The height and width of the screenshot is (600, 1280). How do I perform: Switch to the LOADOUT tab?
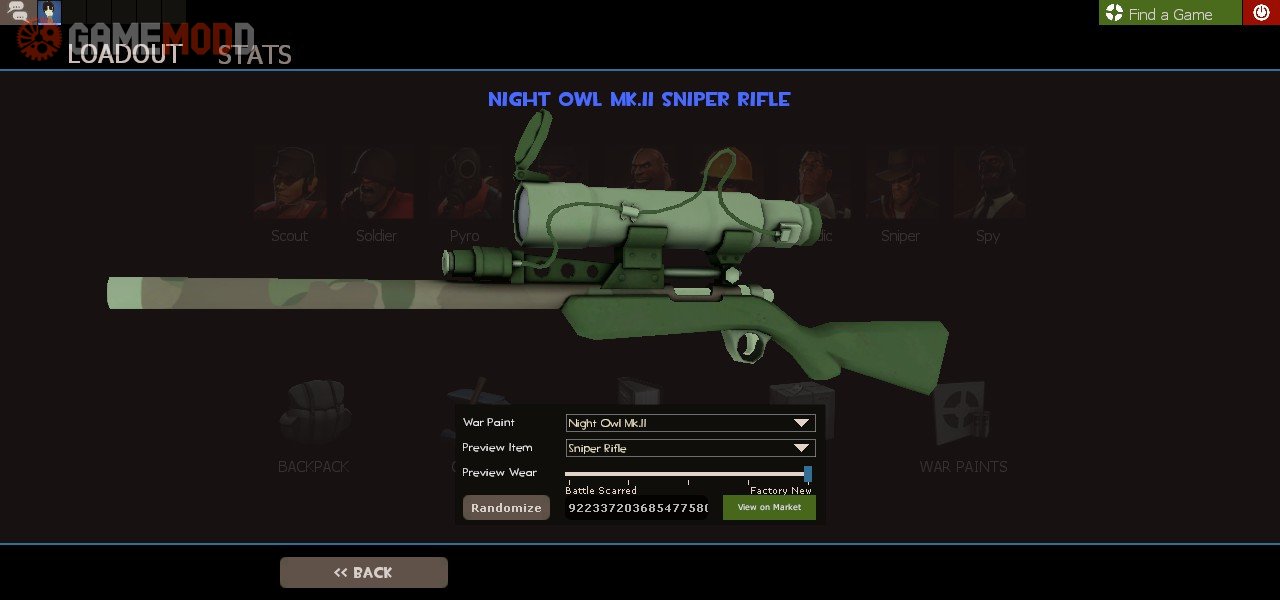coord(125,54)
